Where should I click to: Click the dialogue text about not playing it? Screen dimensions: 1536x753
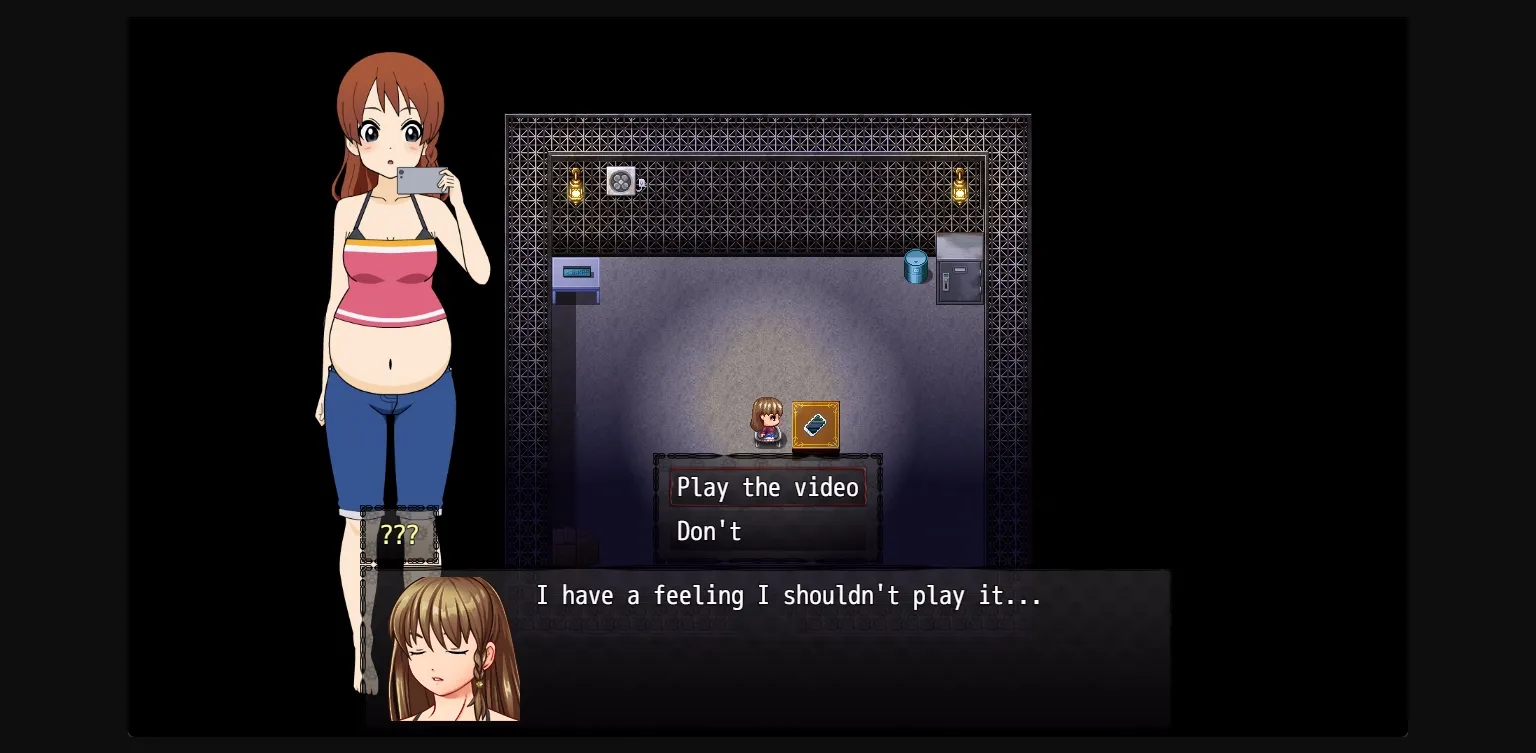click(x=789, y=595)
